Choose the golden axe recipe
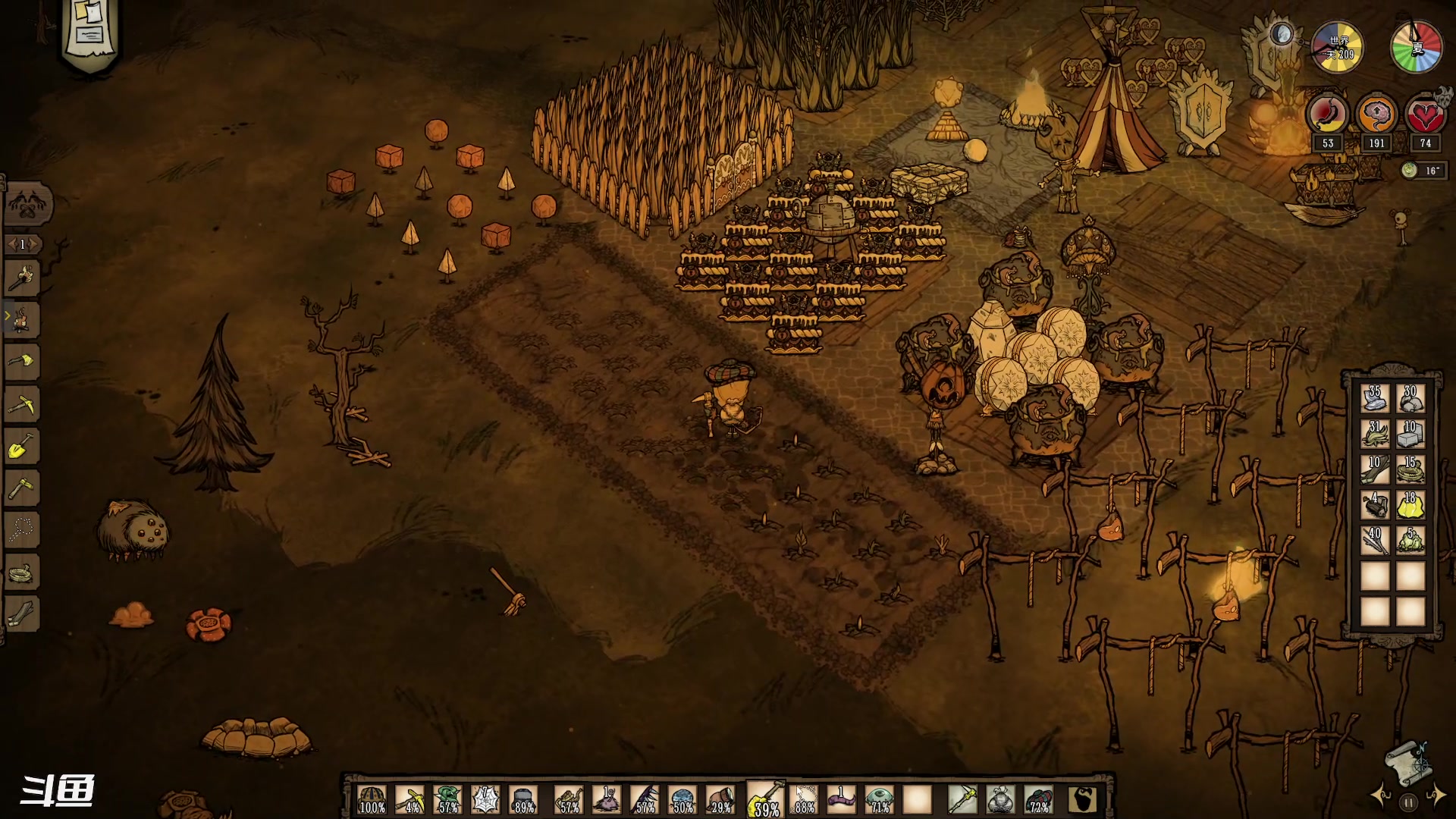Screen dimensions: 1456x819 (x=22, y=362)
